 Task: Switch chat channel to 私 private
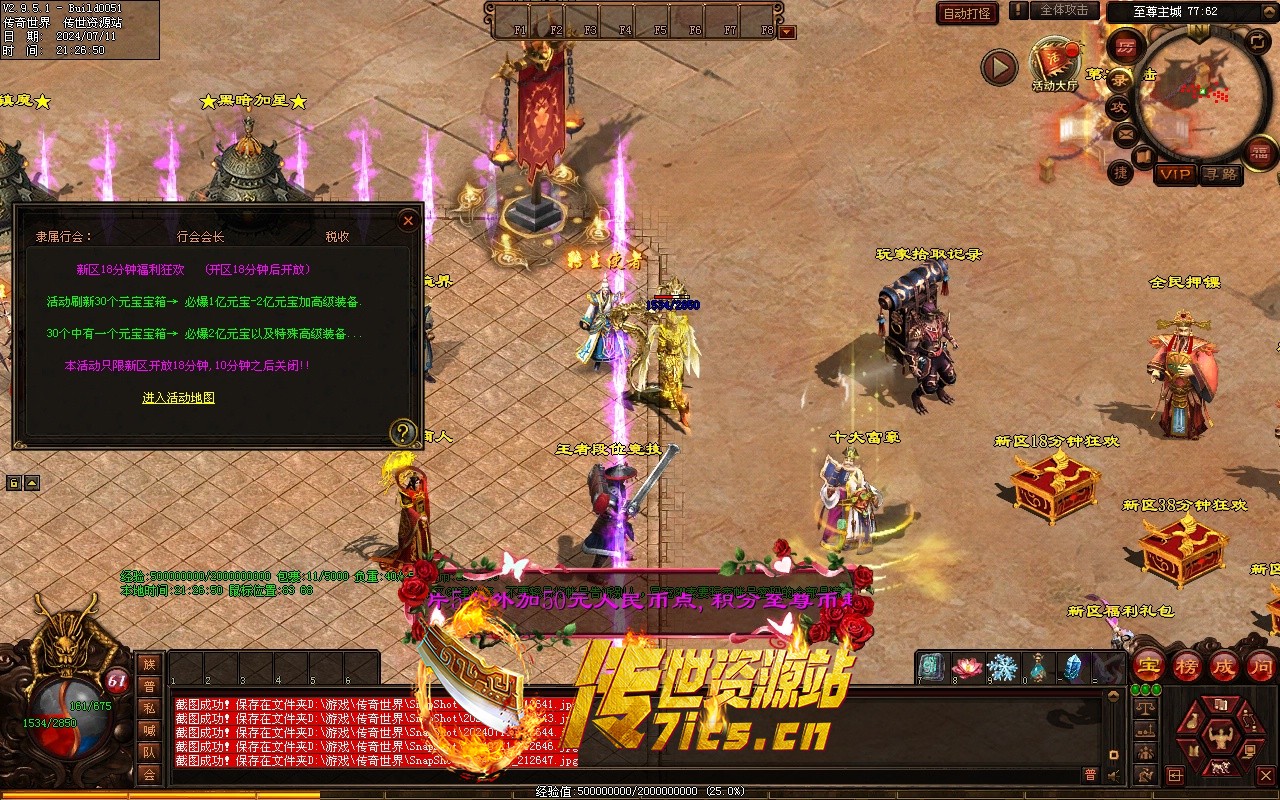pyautogui.click(x=149, y=708)
